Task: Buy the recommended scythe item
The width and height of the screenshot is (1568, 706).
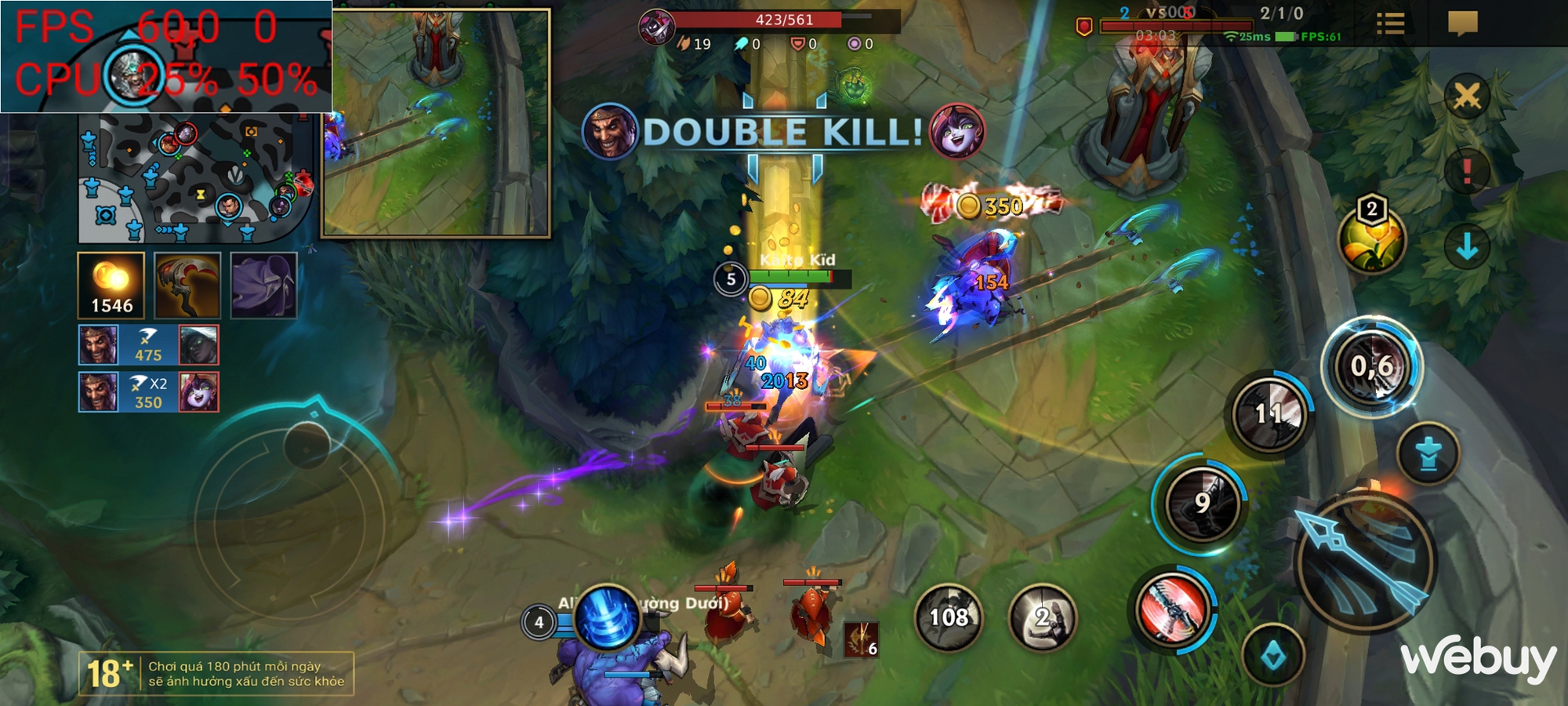Action: tap(187, 286)
